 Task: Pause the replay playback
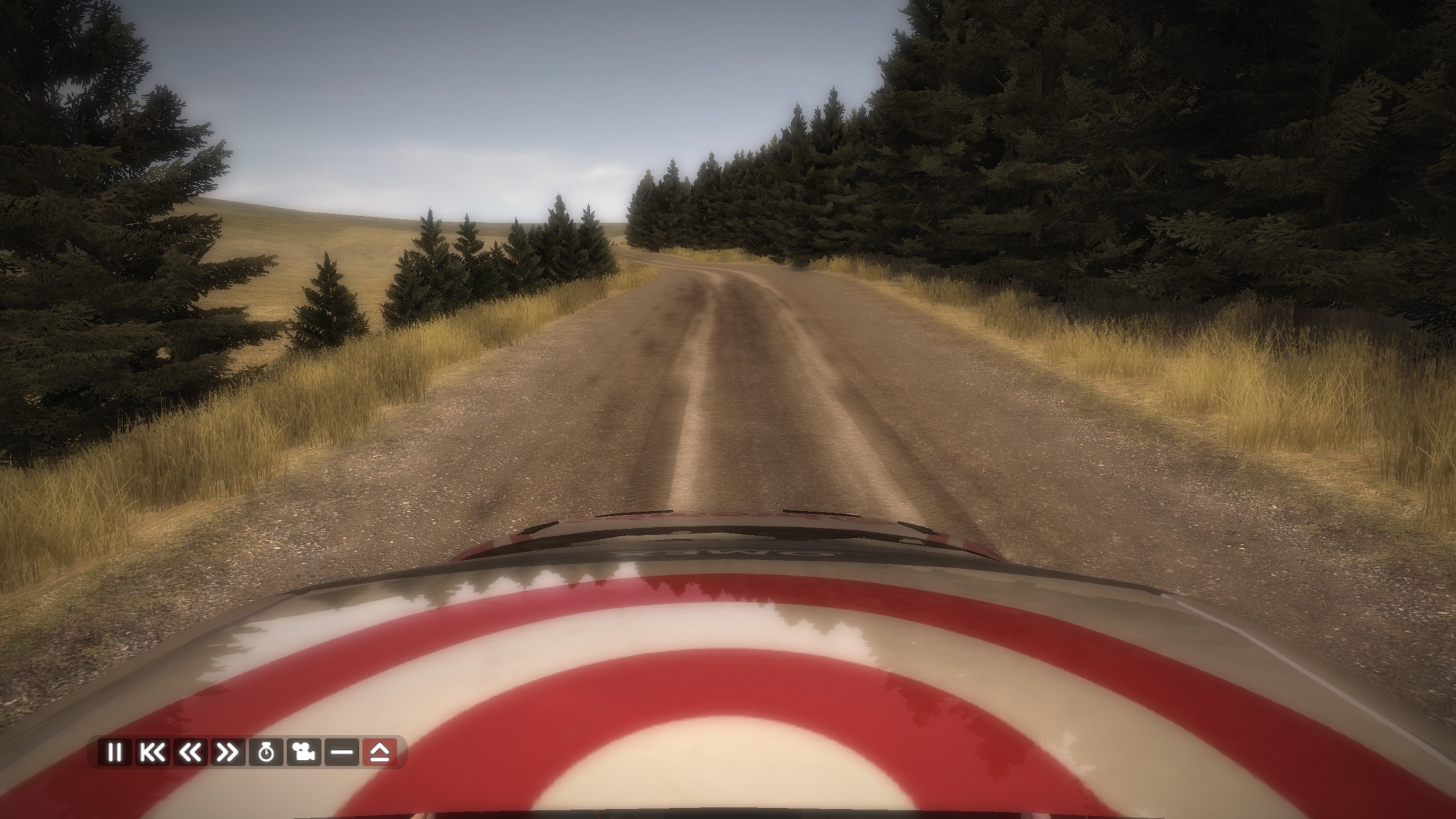(x=114, y=752)
